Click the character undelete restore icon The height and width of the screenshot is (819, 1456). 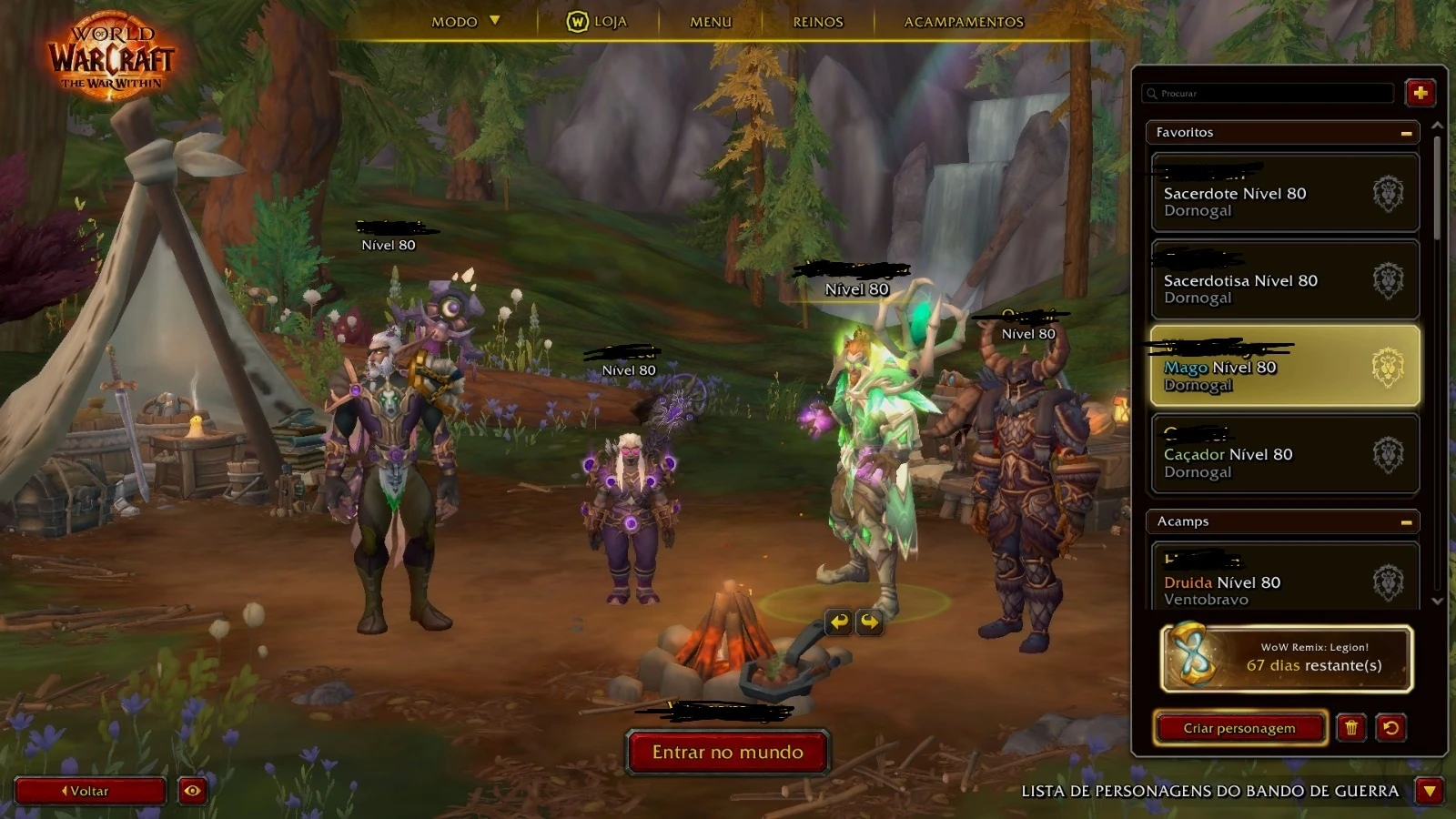[x=1391, y=728]
